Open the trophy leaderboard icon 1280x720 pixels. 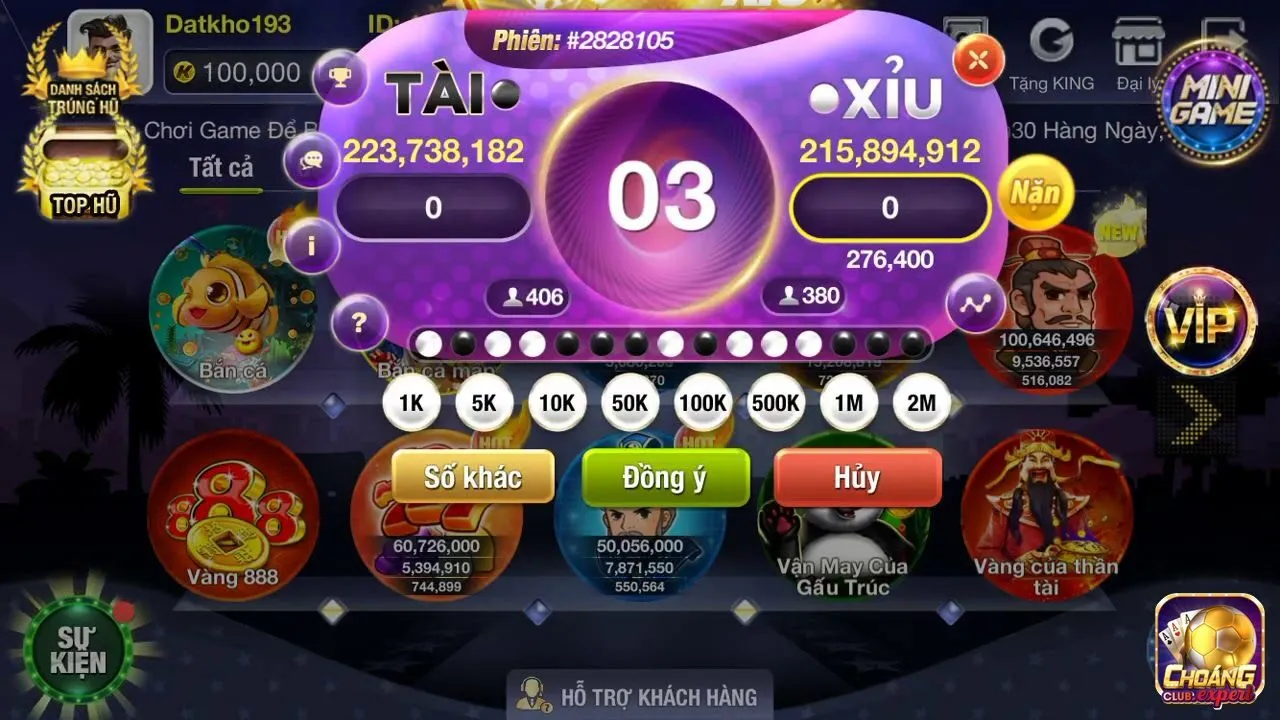[x=340, y=76]
